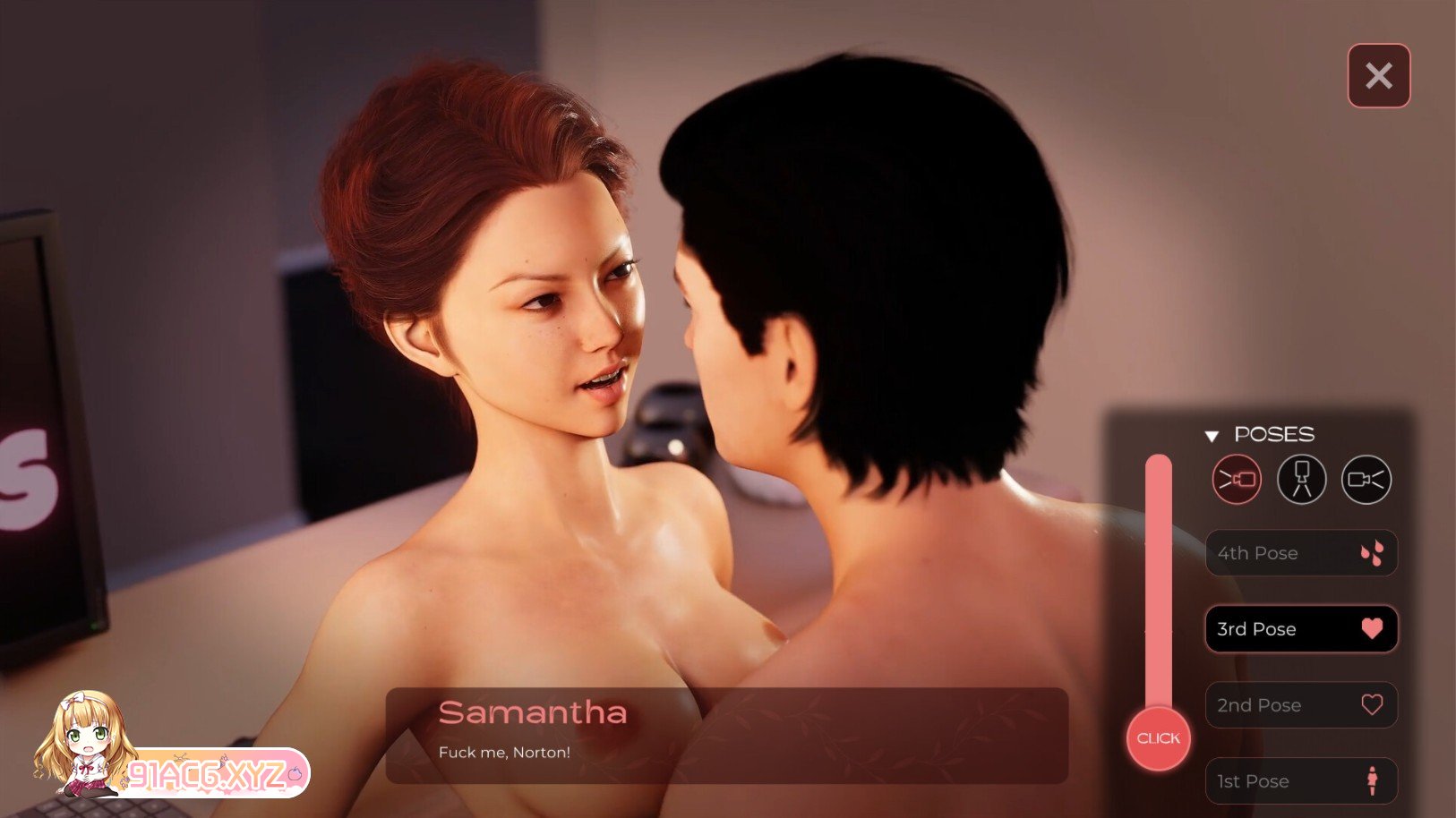1456x818 pixels.
Task: Select the first camera view icon
Action: point(1237,480)
